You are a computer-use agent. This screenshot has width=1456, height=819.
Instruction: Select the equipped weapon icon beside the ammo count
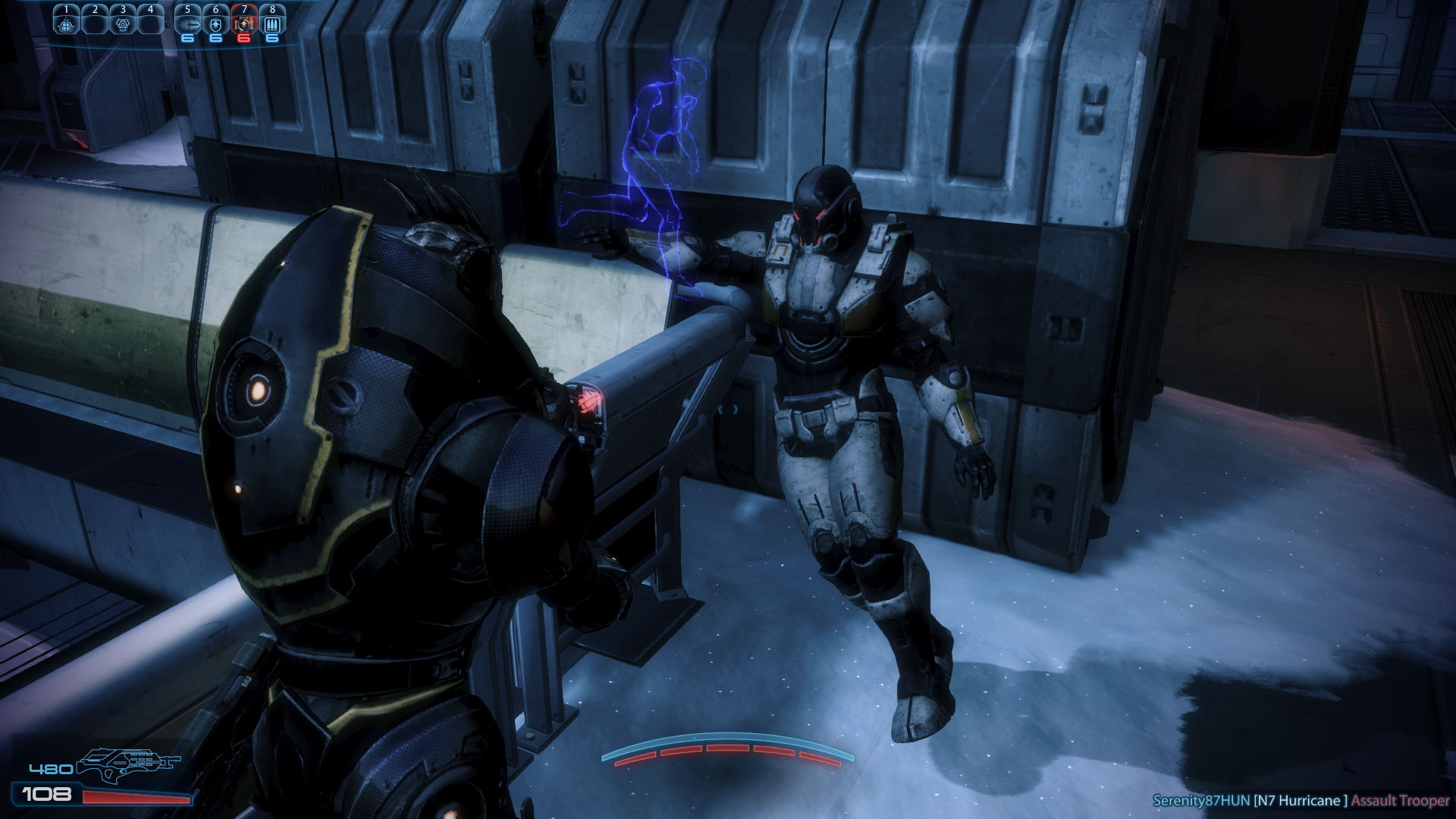click(127, 764)
